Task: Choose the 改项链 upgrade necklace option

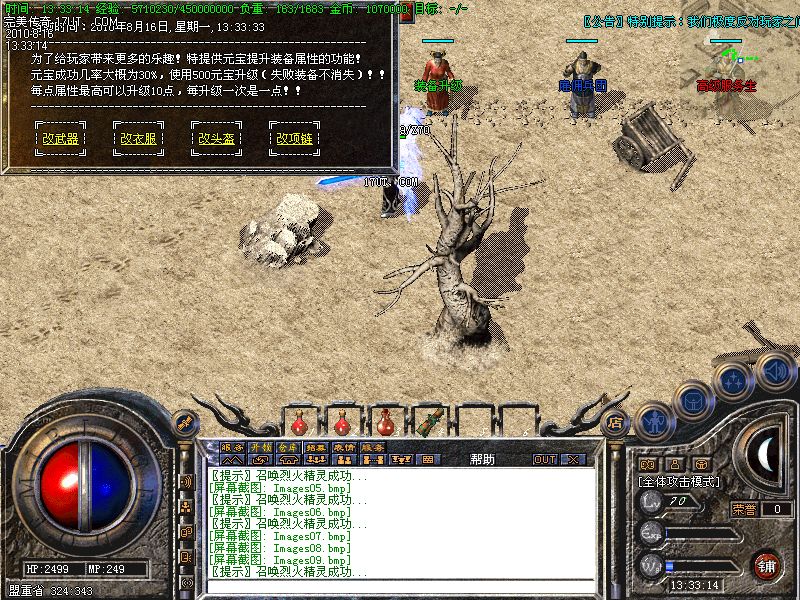Action: click(294, 139)
